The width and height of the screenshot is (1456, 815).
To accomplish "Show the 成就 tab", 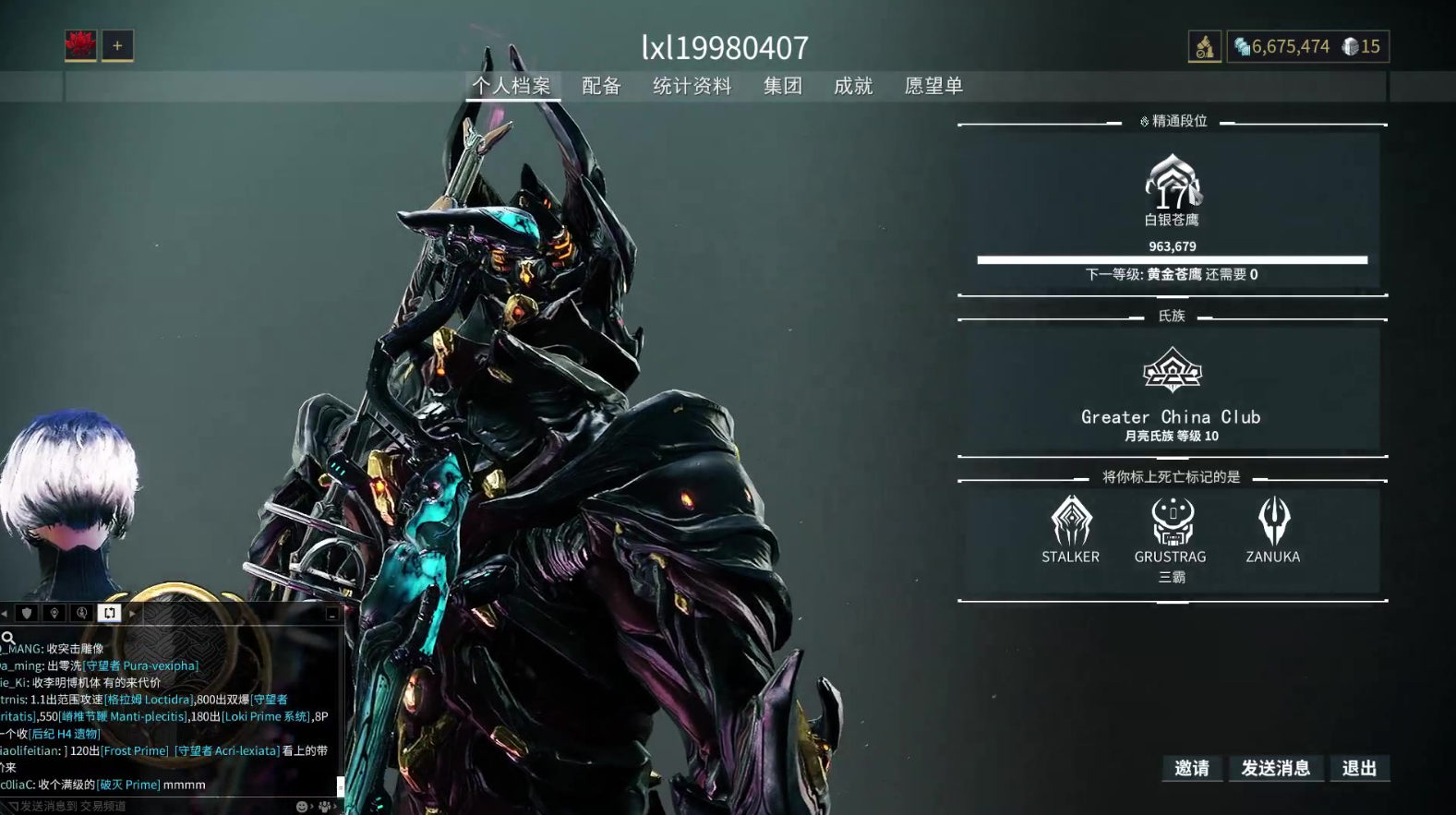I will coord(852,86).
